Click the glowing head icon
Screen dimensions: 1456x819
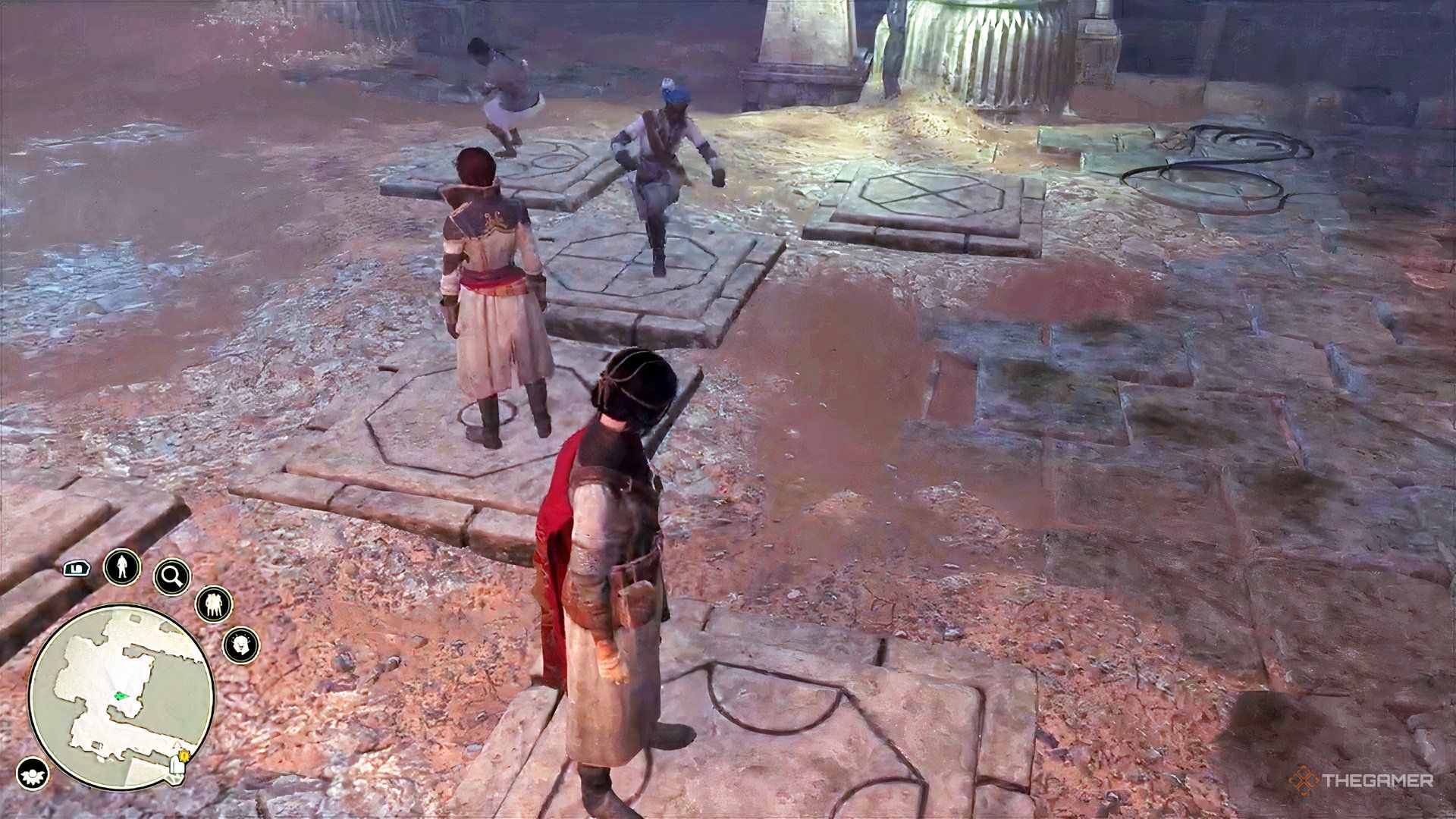pyautogui.click(x=241, y=645)
